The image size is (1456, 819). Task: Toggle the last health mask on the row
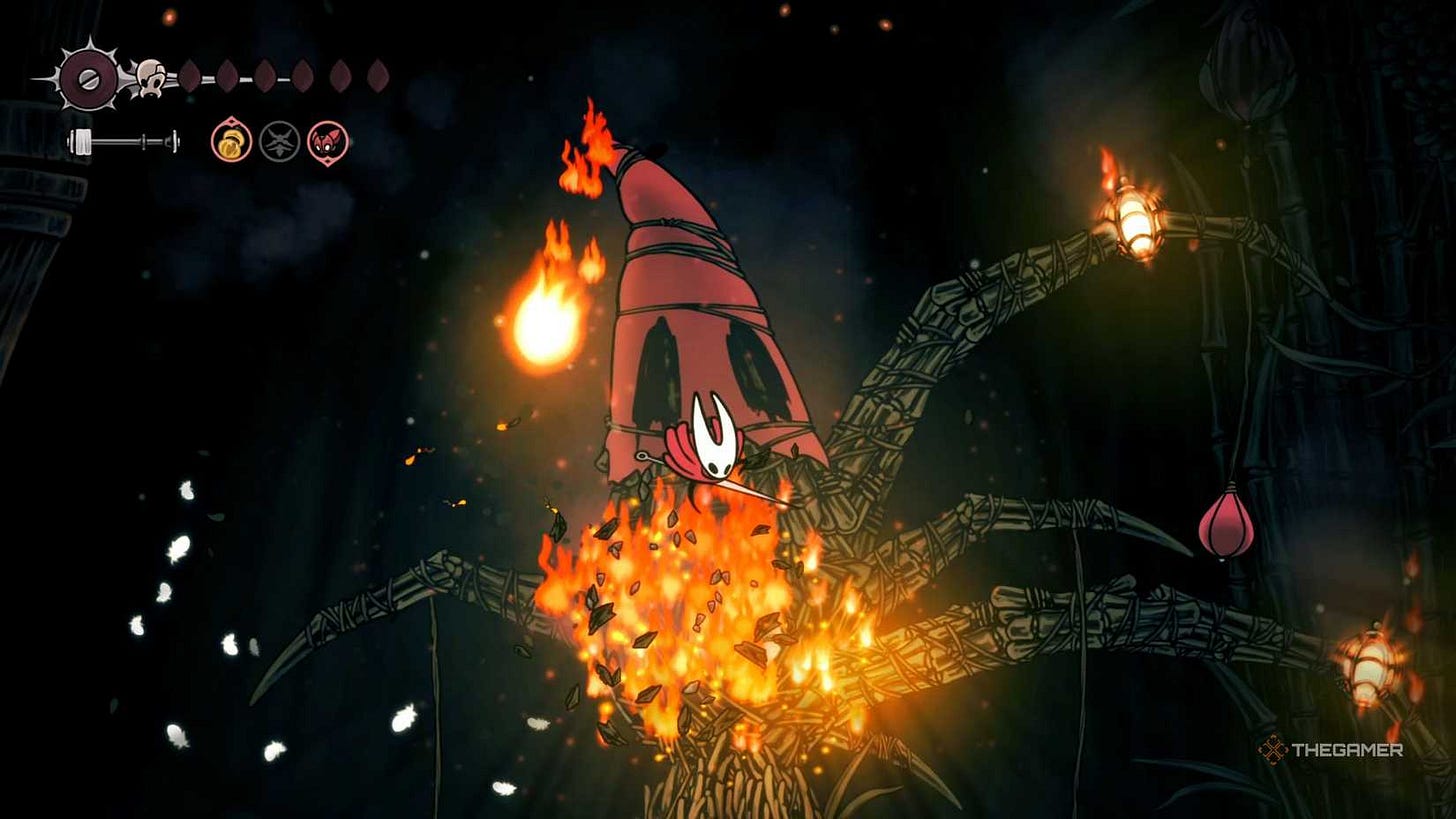[x=378, y=76]
